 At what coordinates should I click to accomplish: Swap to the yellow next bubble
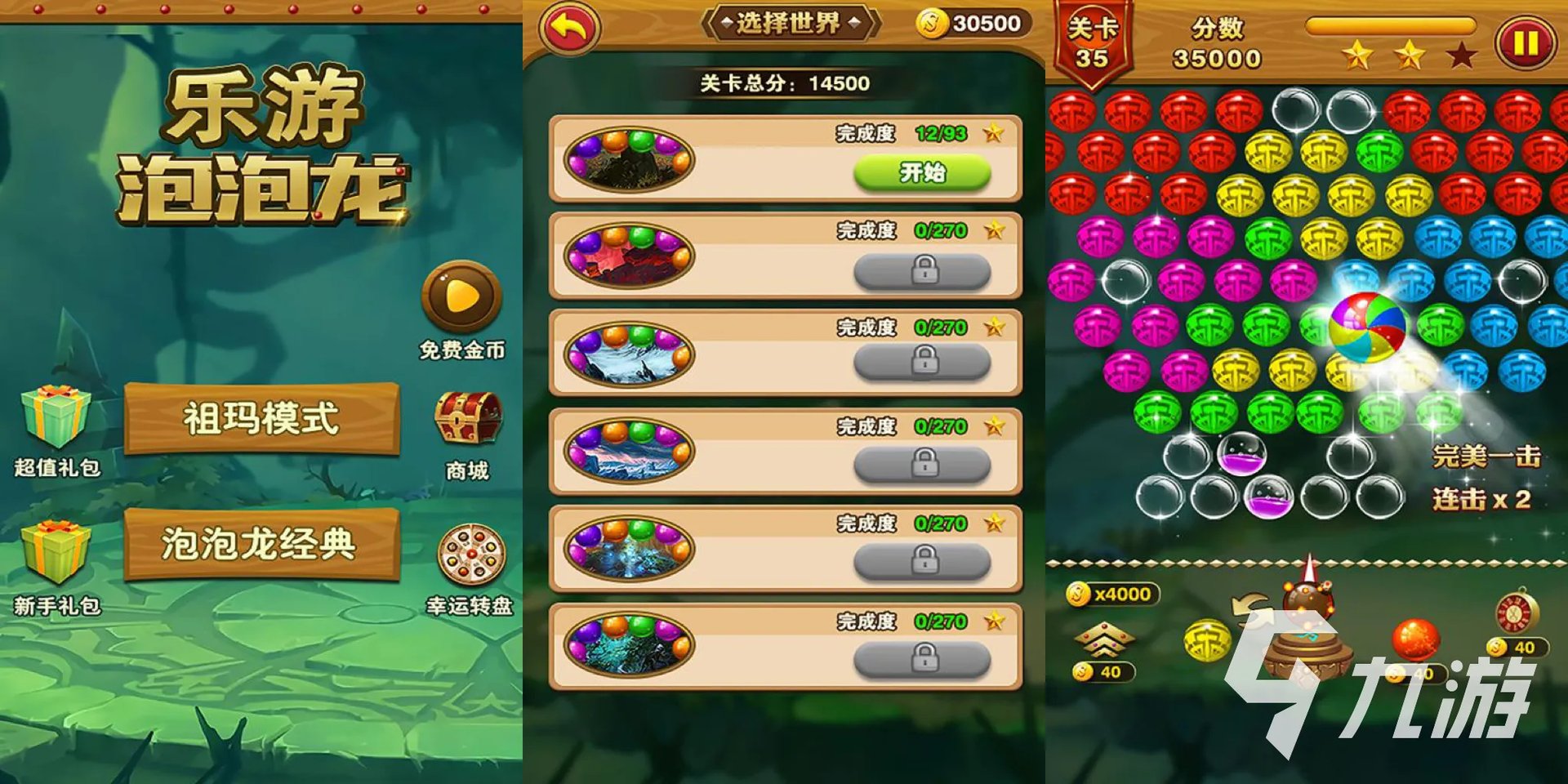(x=1207, y=639)
